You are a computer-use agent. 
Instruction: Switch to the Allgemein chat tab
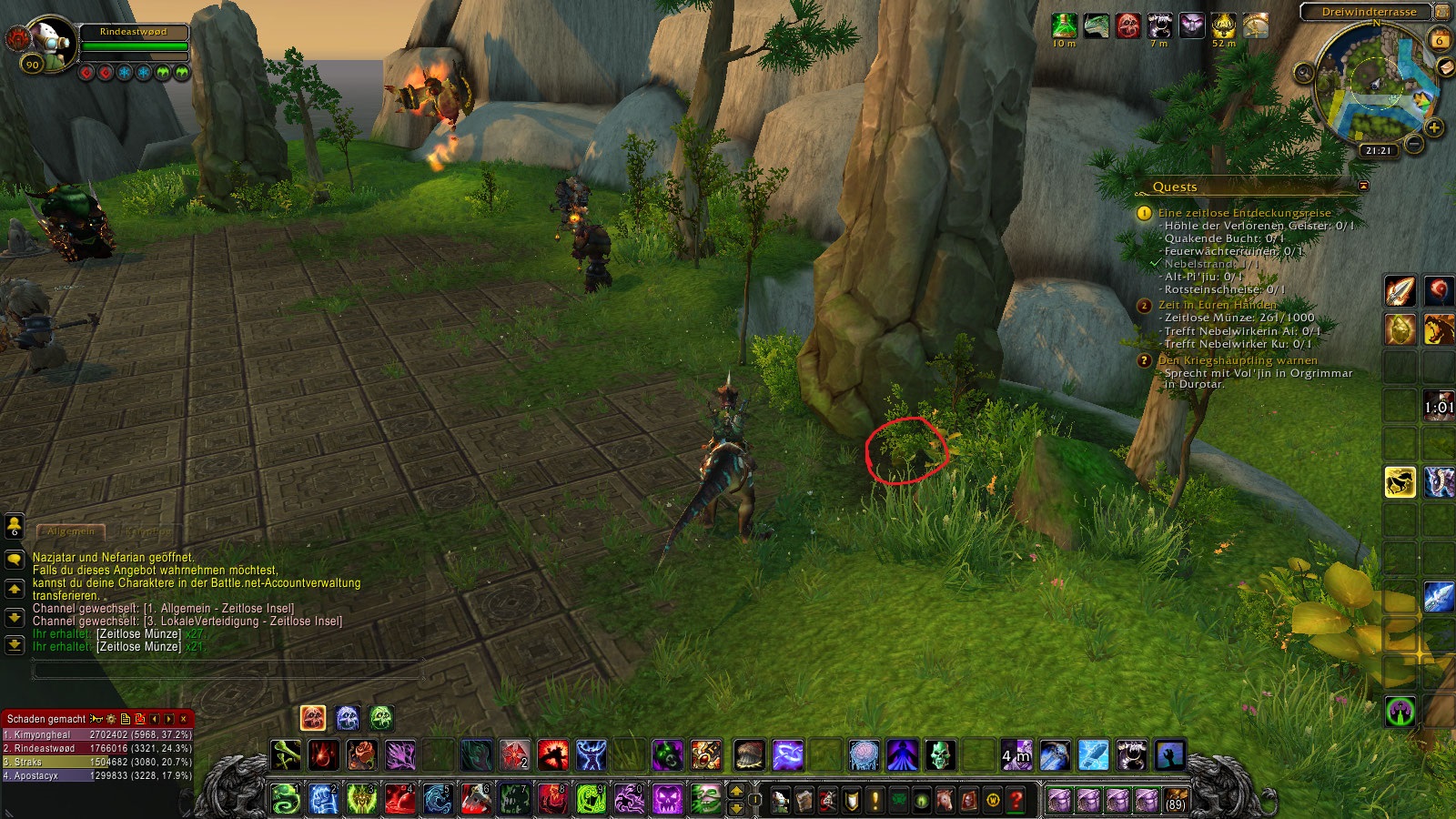(x=71, y=531)
